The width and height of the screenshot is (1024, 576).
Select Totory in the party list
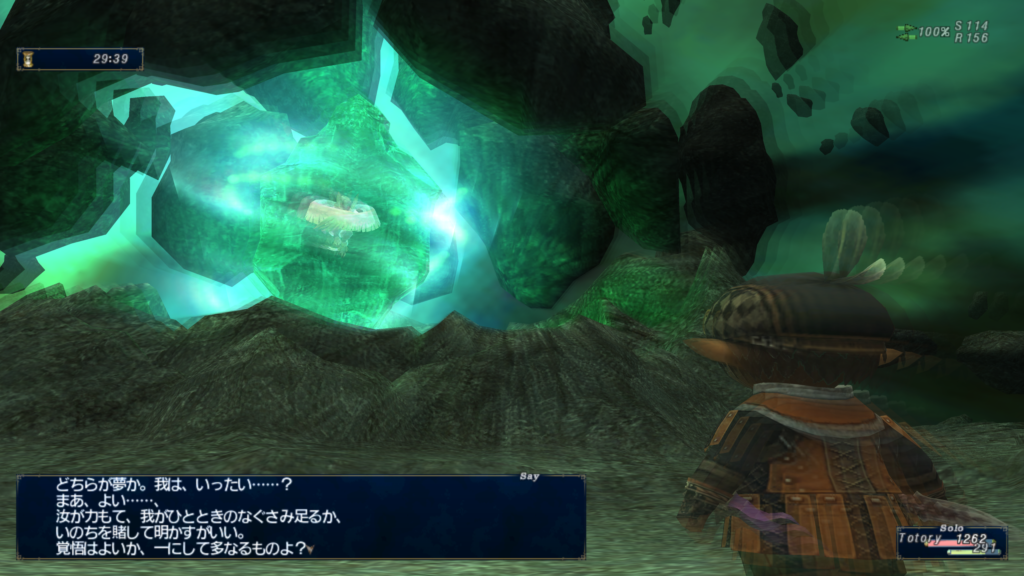pyautogui.click(x=921, y=538)
